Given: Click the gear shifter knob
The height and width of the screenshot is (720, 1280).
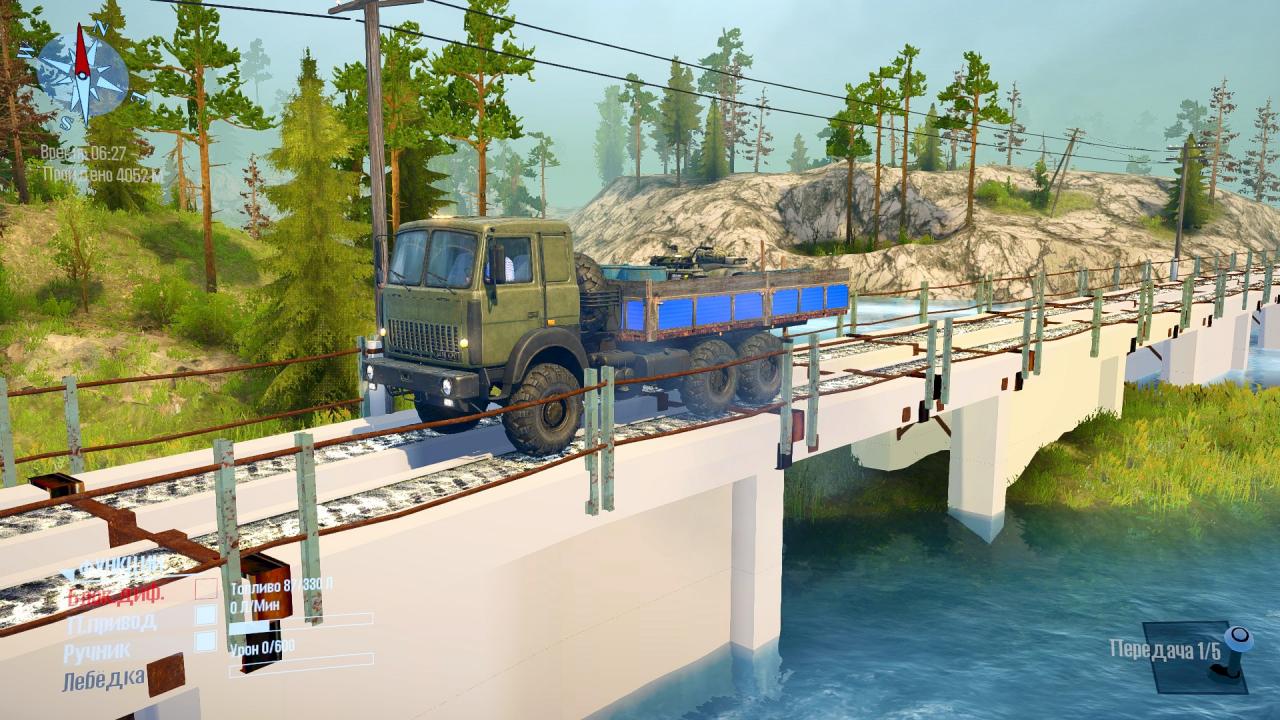Looking at the screenshot, I should (x=1239, y=636).
